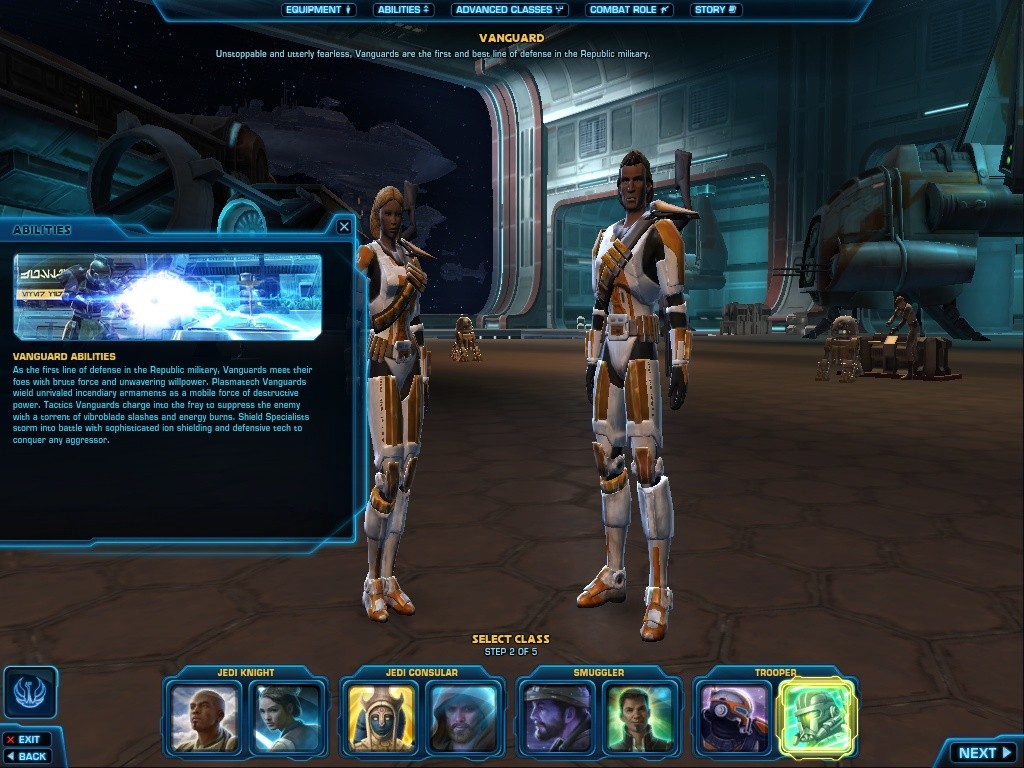
Task: Select the bearded Smuggler wearing a cap
Action: (558, 716)
